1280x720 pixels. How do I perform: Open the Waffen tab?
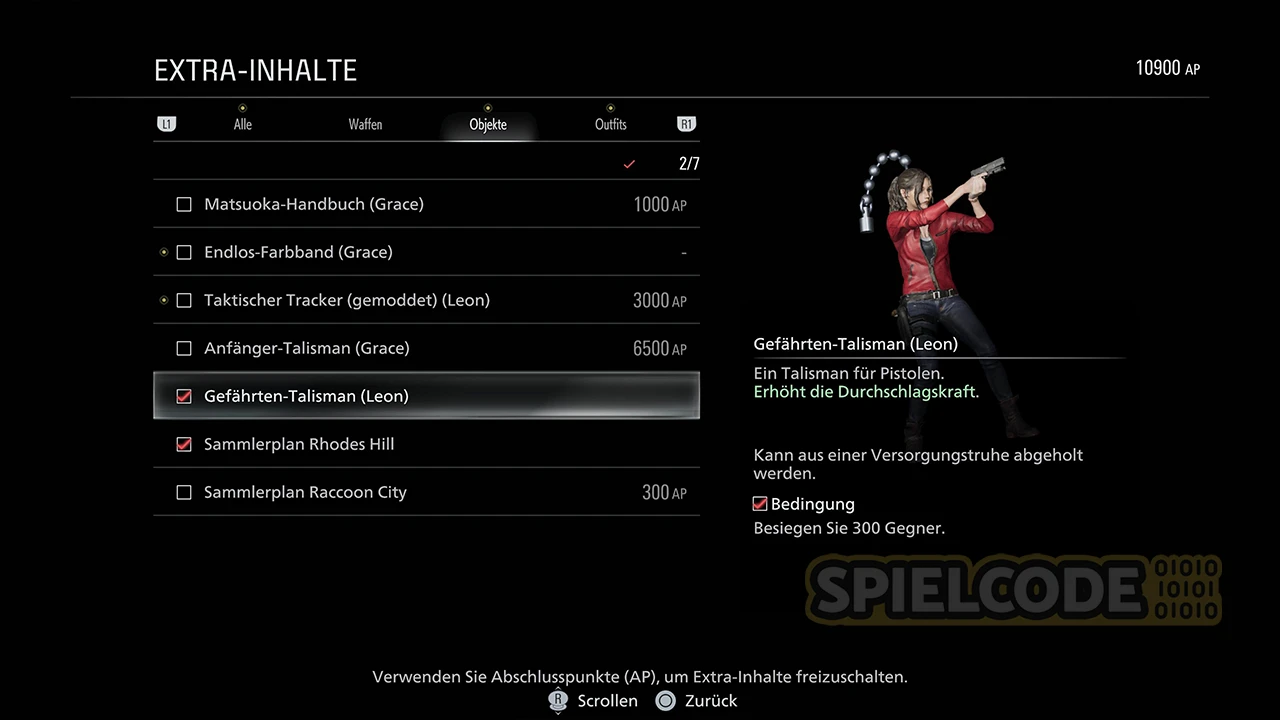(x=365, y=125)
